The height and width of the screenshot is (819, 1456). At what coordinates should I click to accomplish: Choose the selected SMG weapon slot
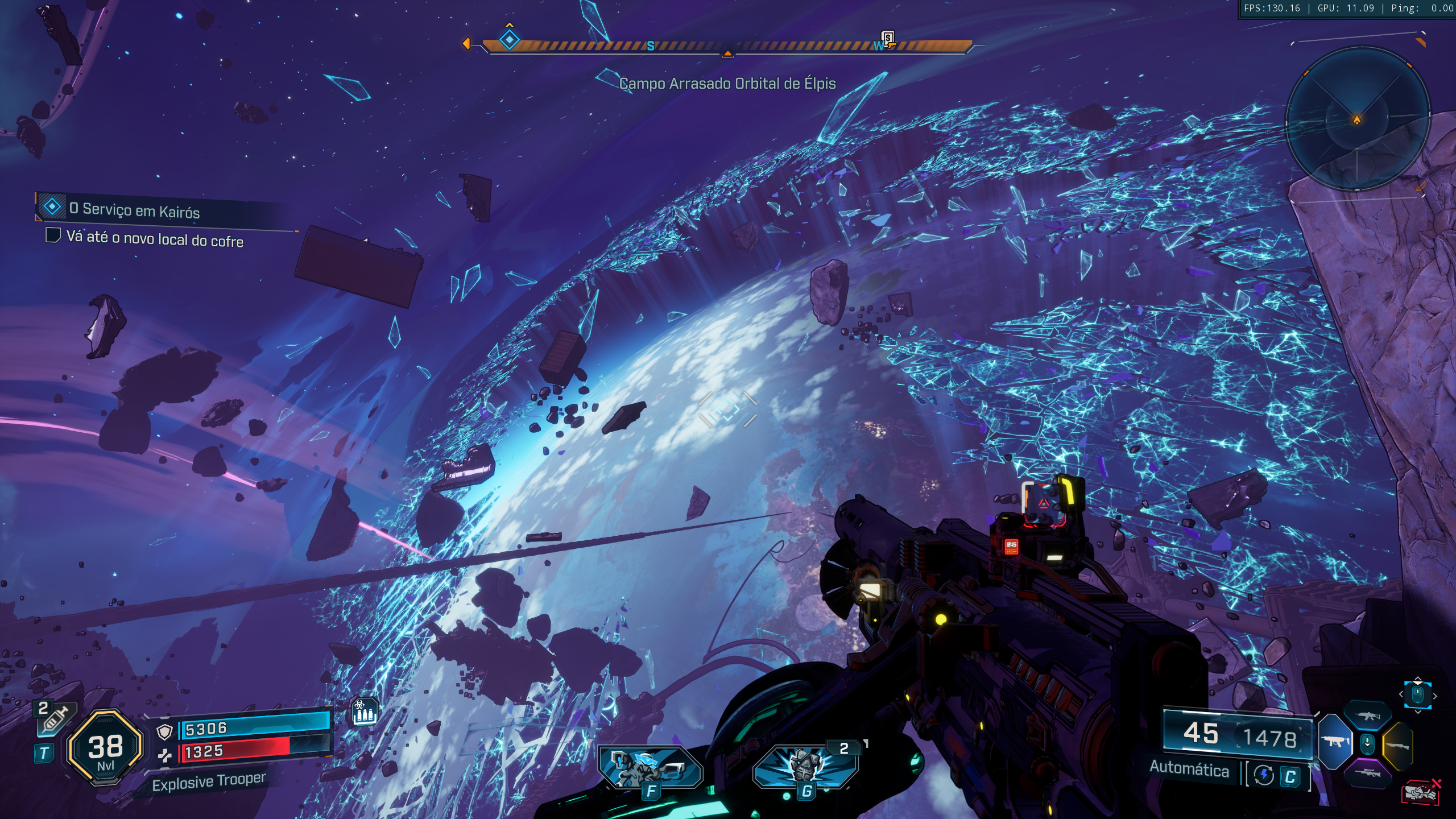(x=1334, y=742)
